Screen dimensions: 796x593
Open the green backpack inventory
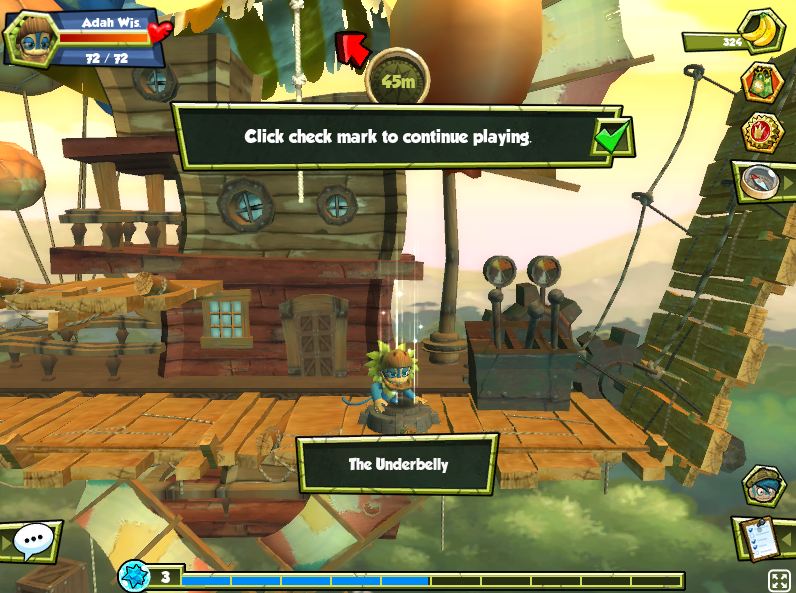point(762,85)
